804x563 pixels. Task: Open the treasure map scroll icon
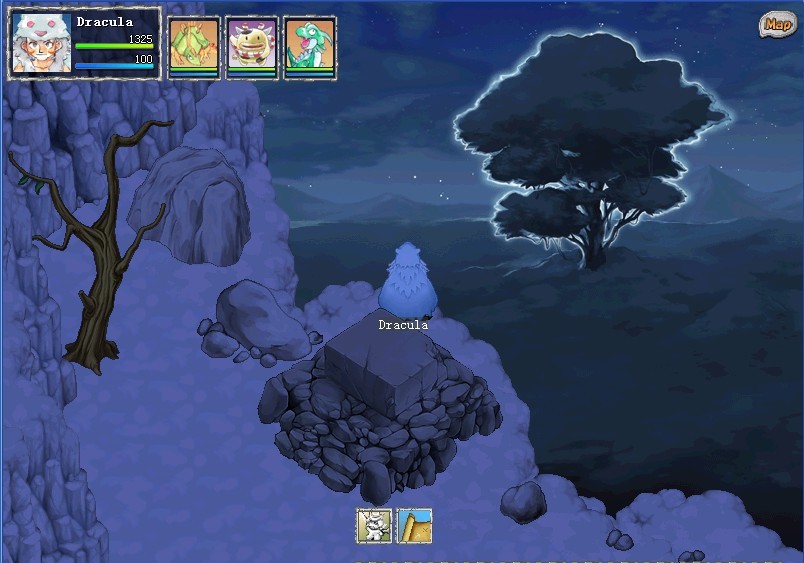pos(415,525)
